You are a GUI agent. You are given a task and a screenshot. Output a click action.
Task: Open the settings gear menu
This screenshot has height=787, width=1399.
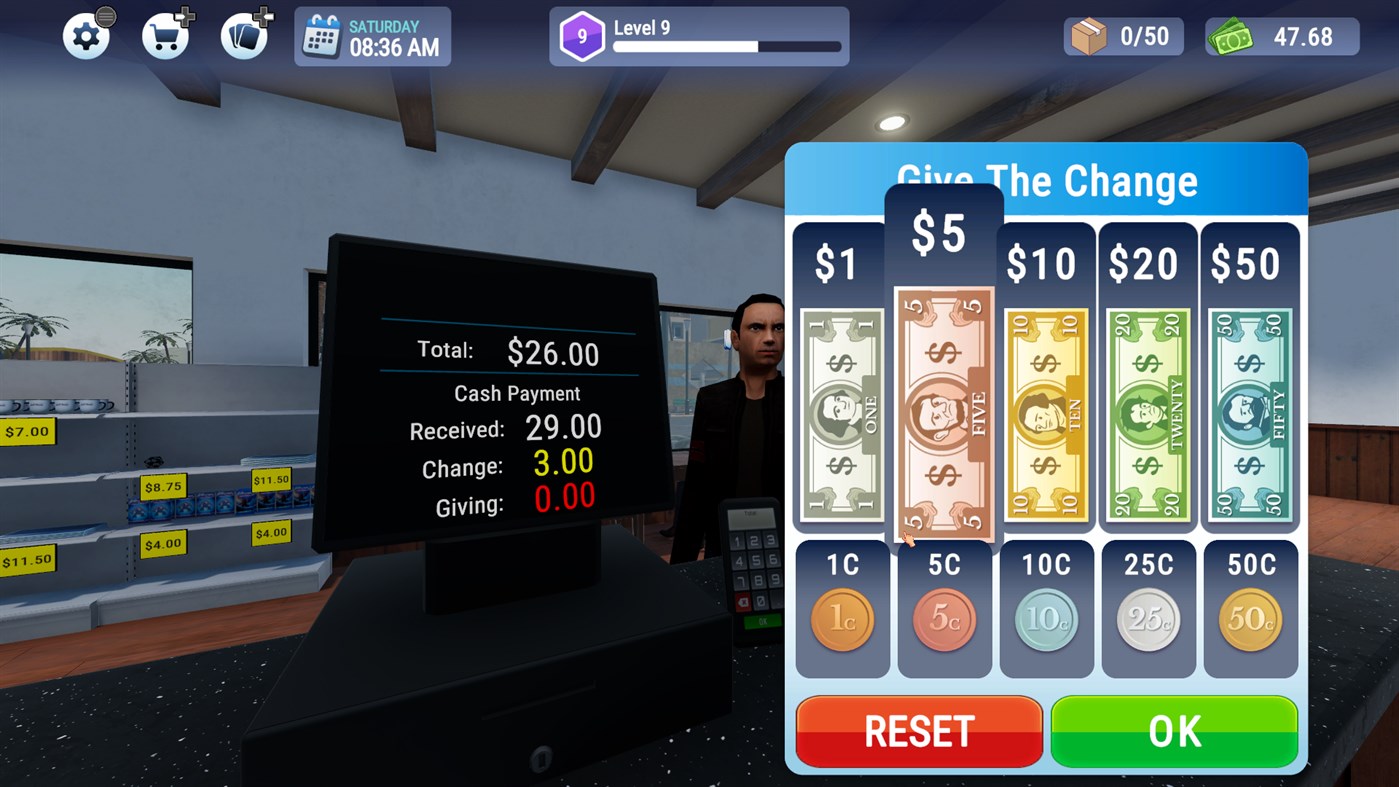pyautogui.click(x=87, y=35)
